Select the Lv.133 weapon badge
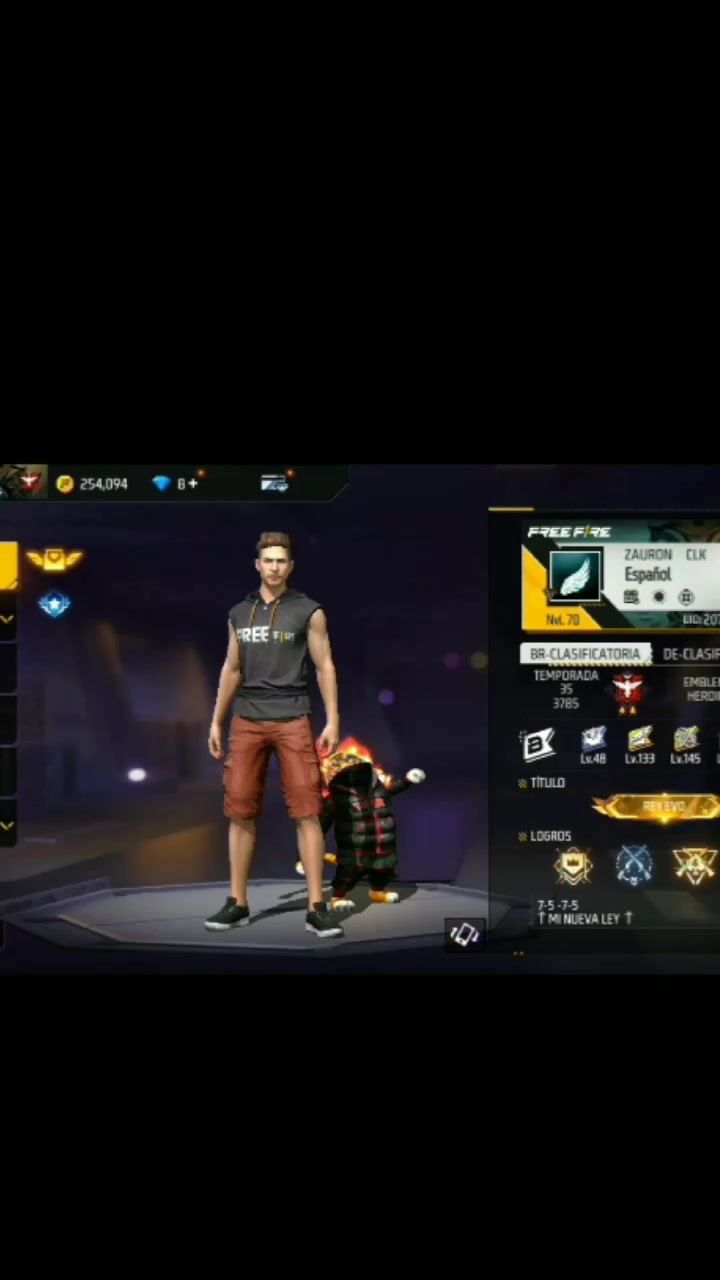720x1280 pixels. pyautogui.click(x=640, y=743)
